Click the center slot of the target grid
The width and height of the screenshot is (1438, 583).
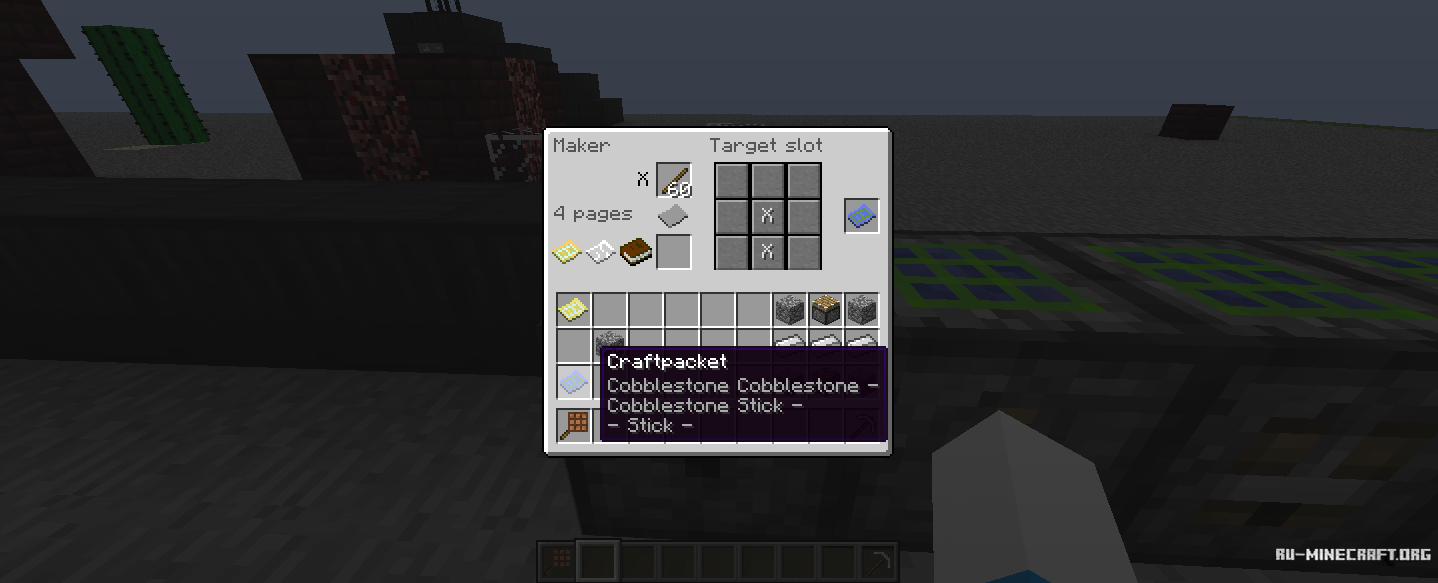tap(767, 215)
